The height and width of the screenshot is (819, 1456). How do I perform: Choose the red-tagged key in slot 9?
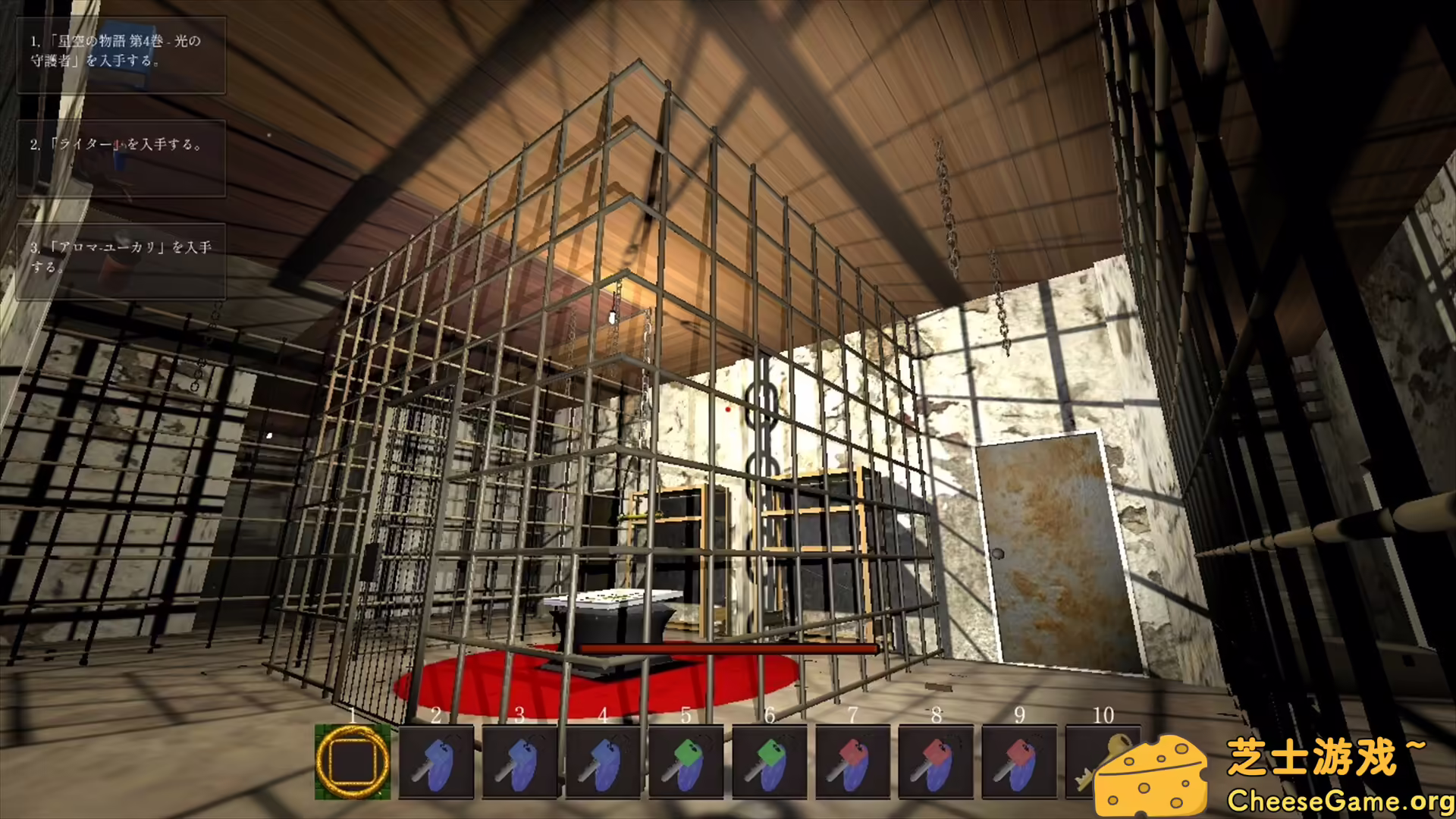pyautogui.click(x=1020, y=761)
